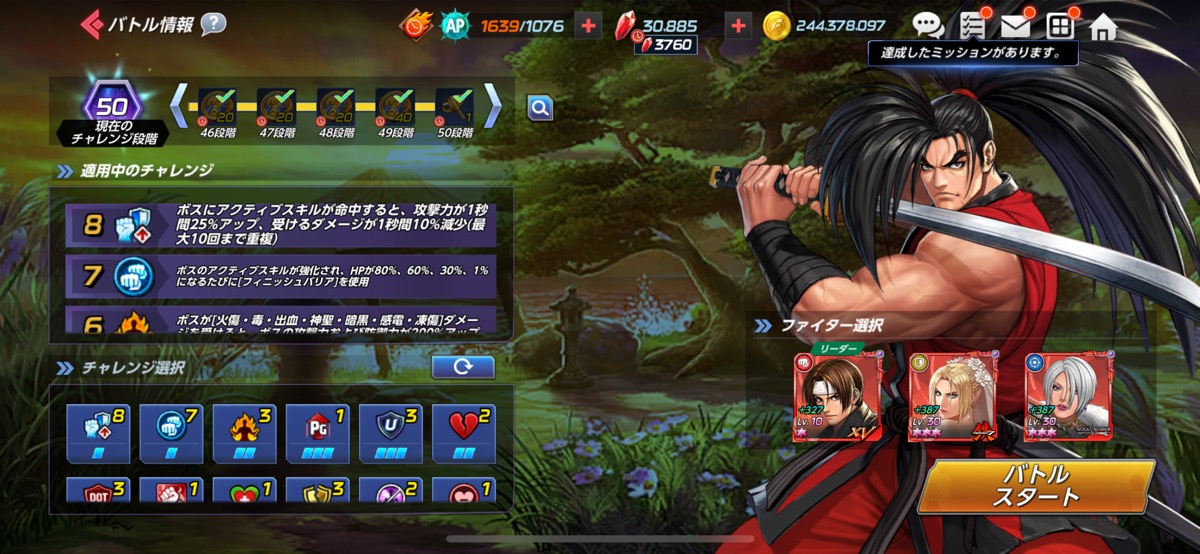
Task: Select the stage 46 reward node
Action: tap(218, 106)
